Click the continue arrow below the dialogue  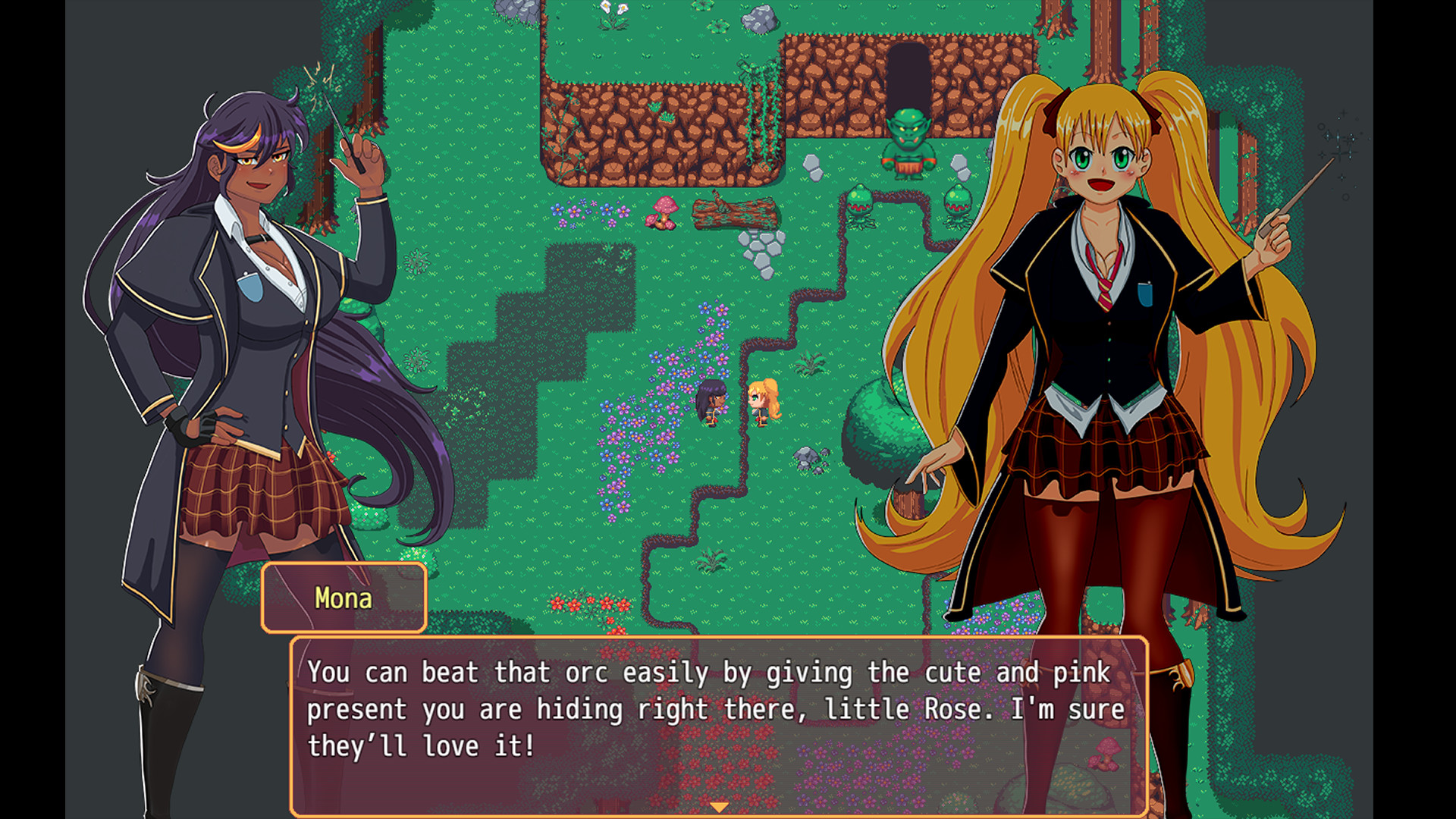pyautogui.click(x=719, y=808)
